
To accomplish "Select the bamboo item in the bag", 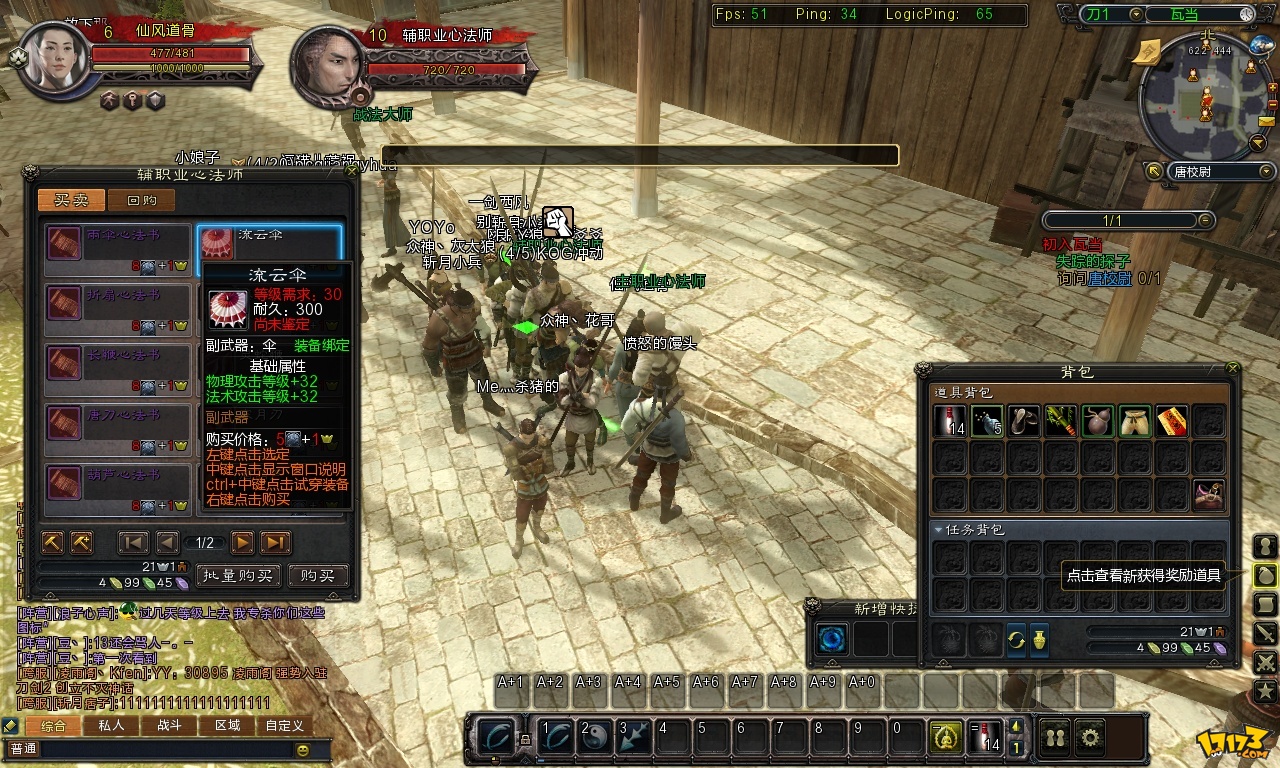I will (x=1060, y=421).
